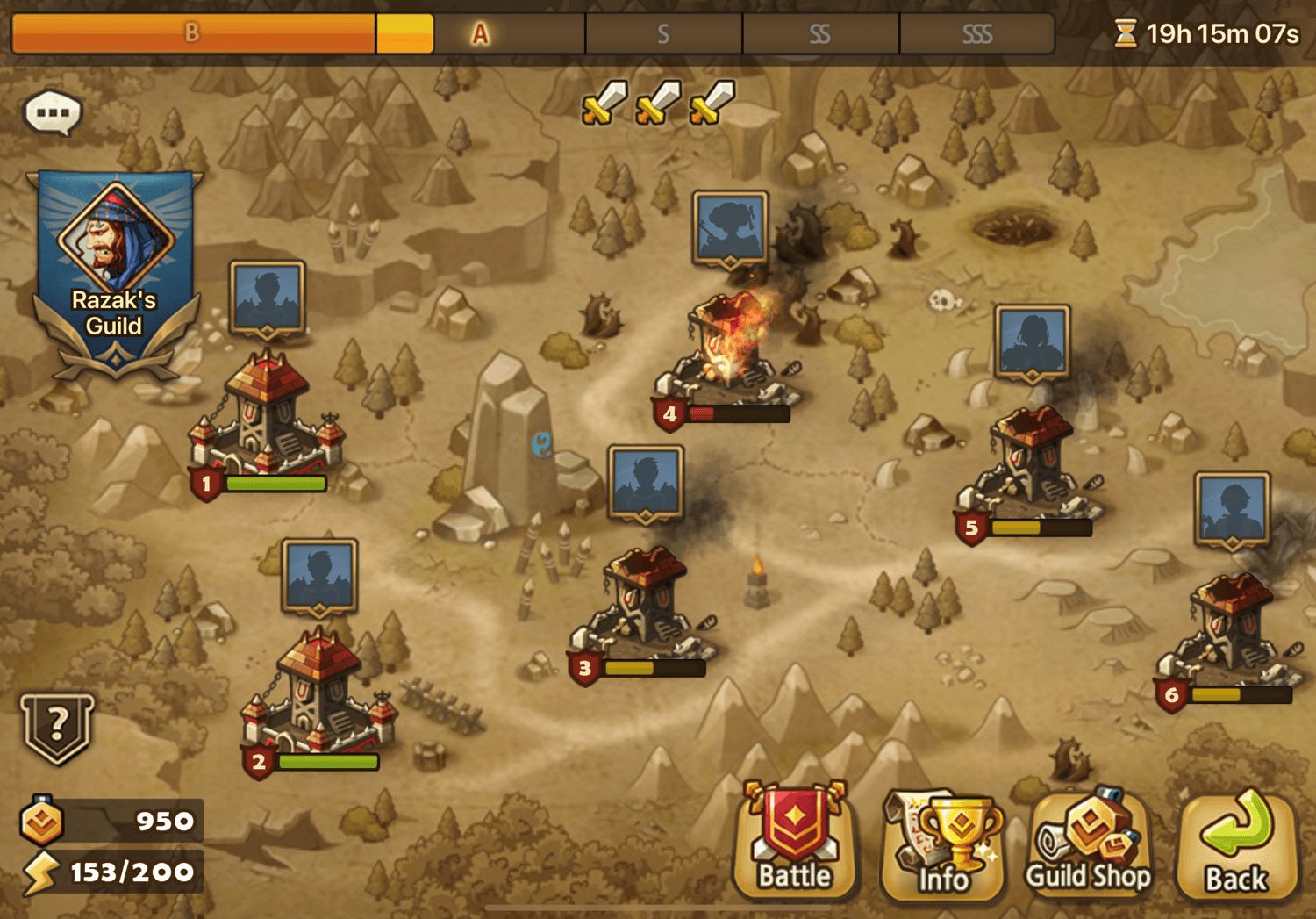Switch to the S rank tab
The width and height of the screenshot is (1316, 919).
pos(662,34)
